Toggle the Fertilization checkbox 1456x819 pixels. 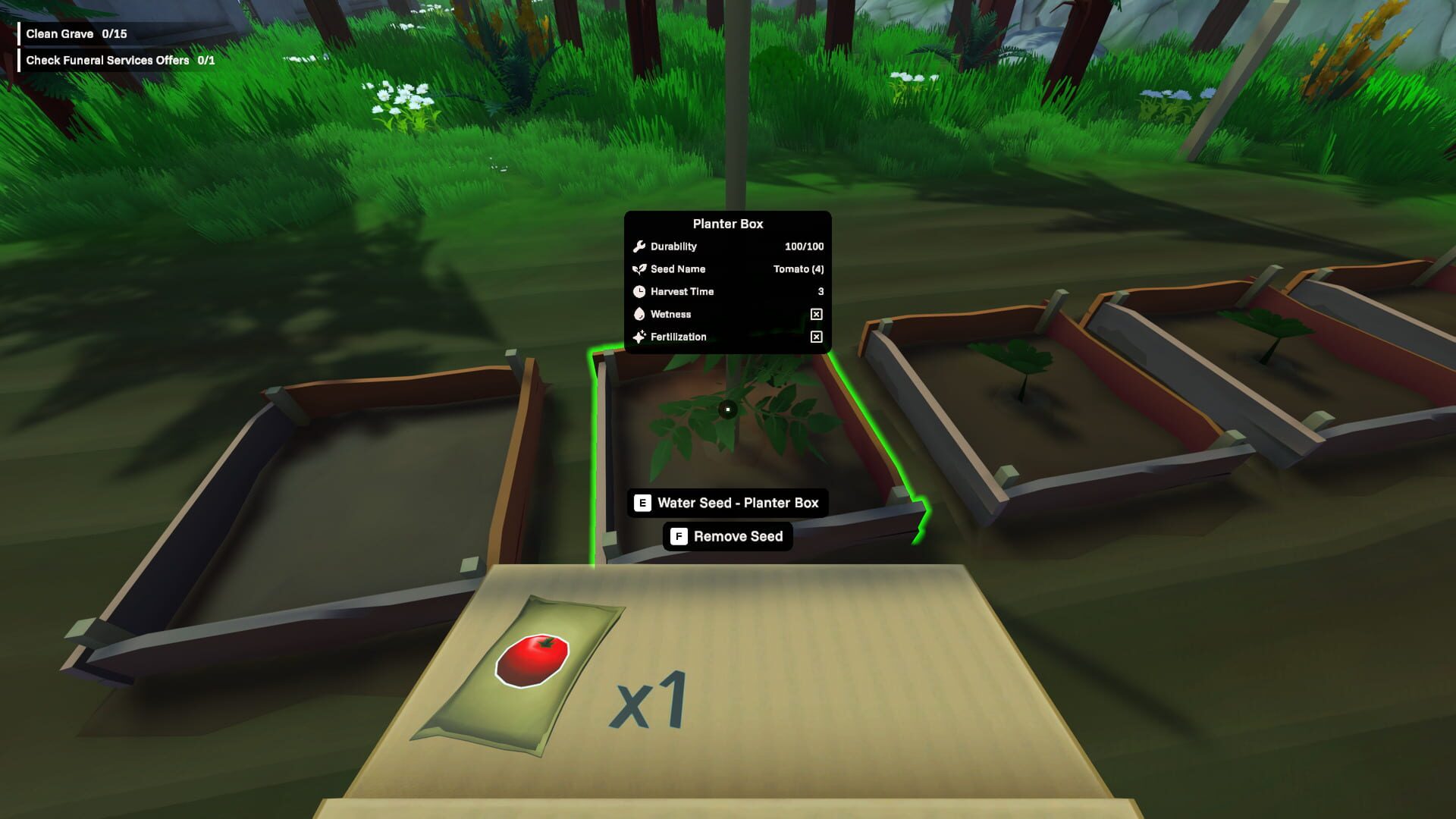[x=816, y=336]
